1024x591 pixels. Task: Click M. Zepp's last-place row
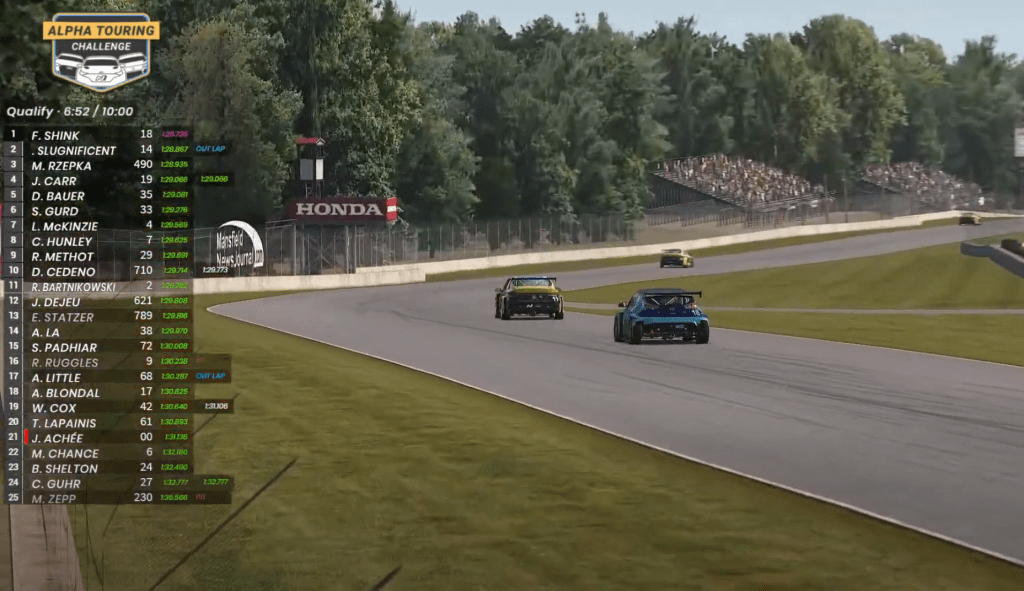coord(56,498)
